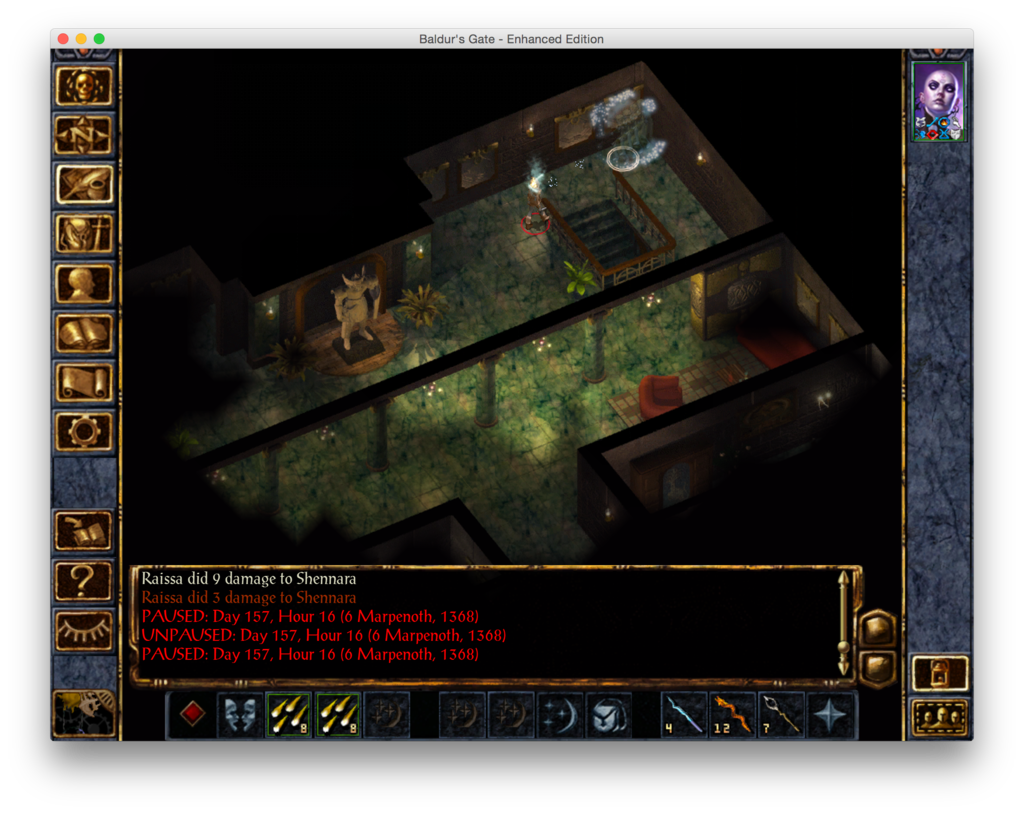Open the question mark help button
This screenshot has width=1024, height=813.
tap(85, 579)
